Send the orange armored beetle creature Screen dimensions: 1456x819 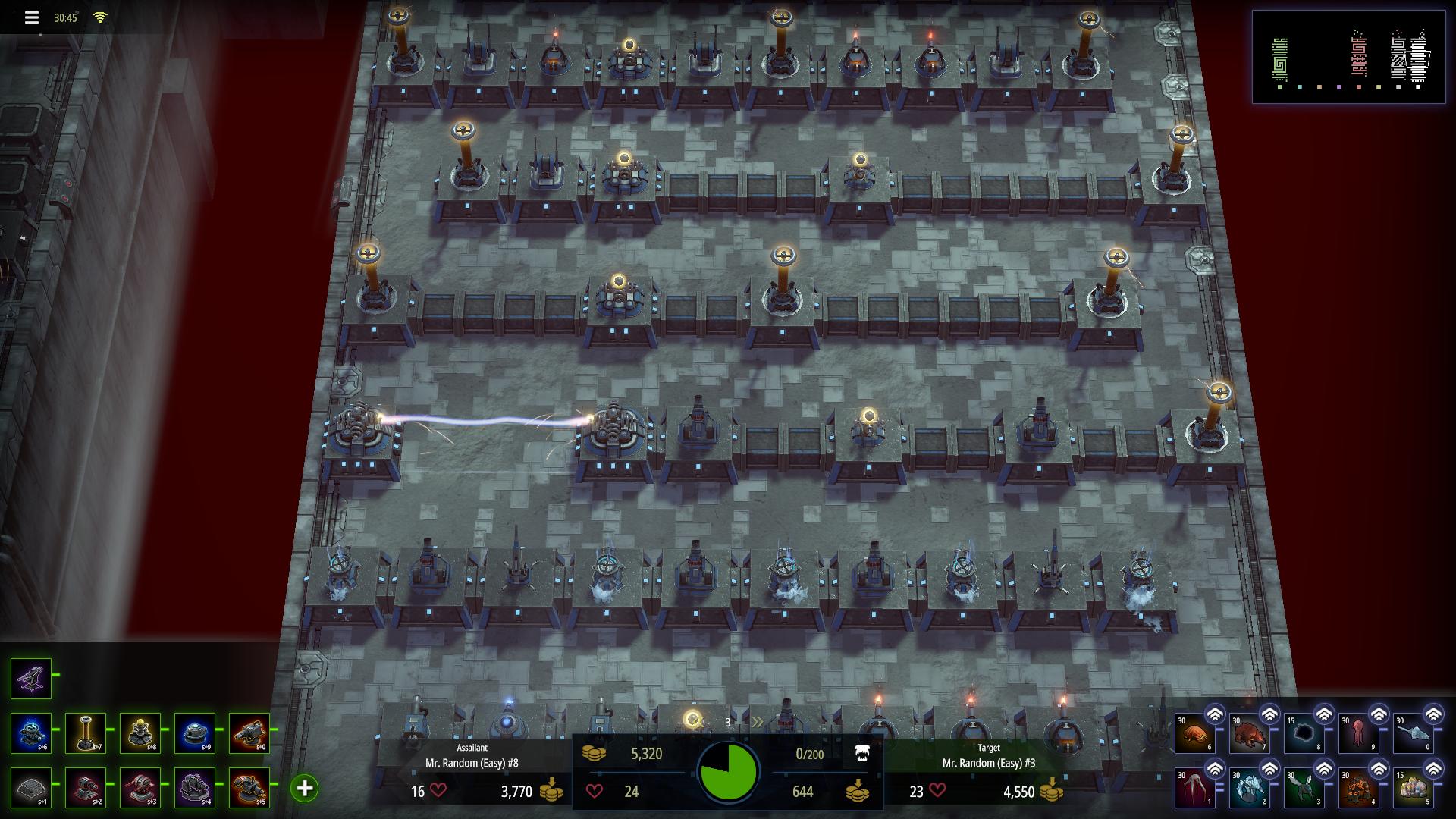pyautogui.click(x=1195, y=734)
